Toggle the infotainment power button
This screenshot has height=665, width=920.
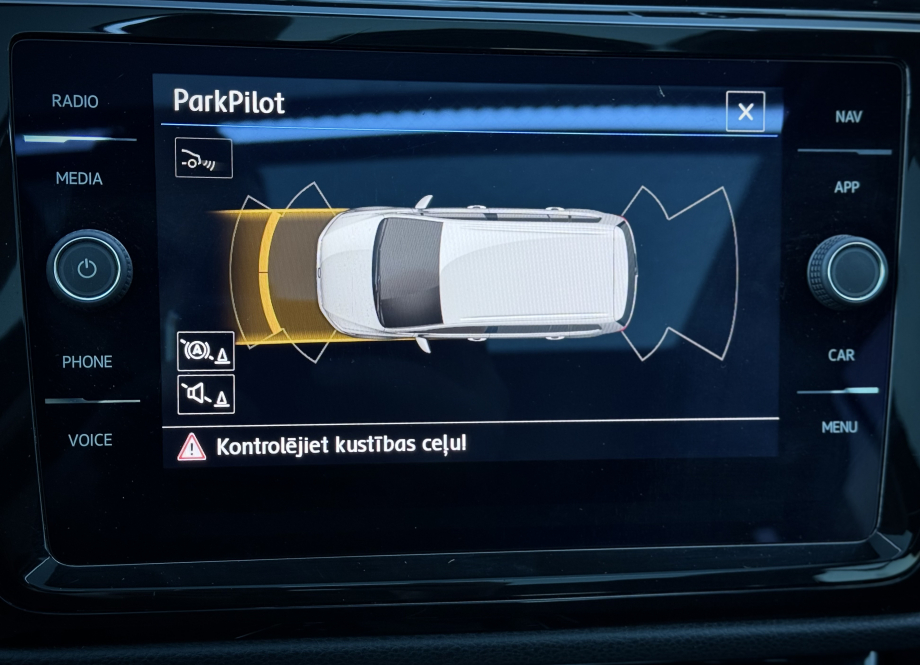pos(88,270)
